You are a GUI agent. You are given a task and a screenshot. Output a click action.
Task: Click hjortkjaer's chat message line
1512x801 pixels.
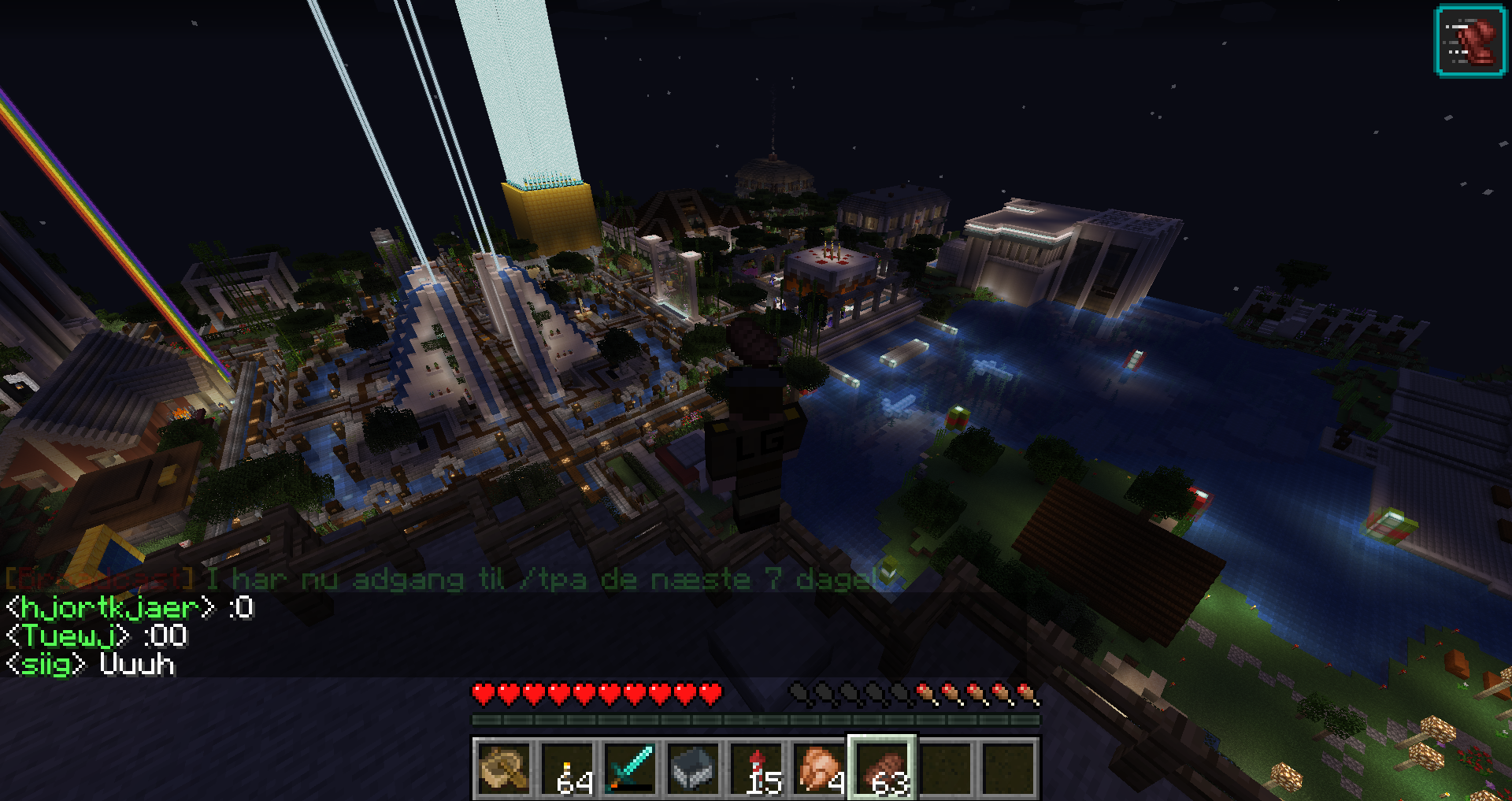pyautogui.click(x=130, y=607)
